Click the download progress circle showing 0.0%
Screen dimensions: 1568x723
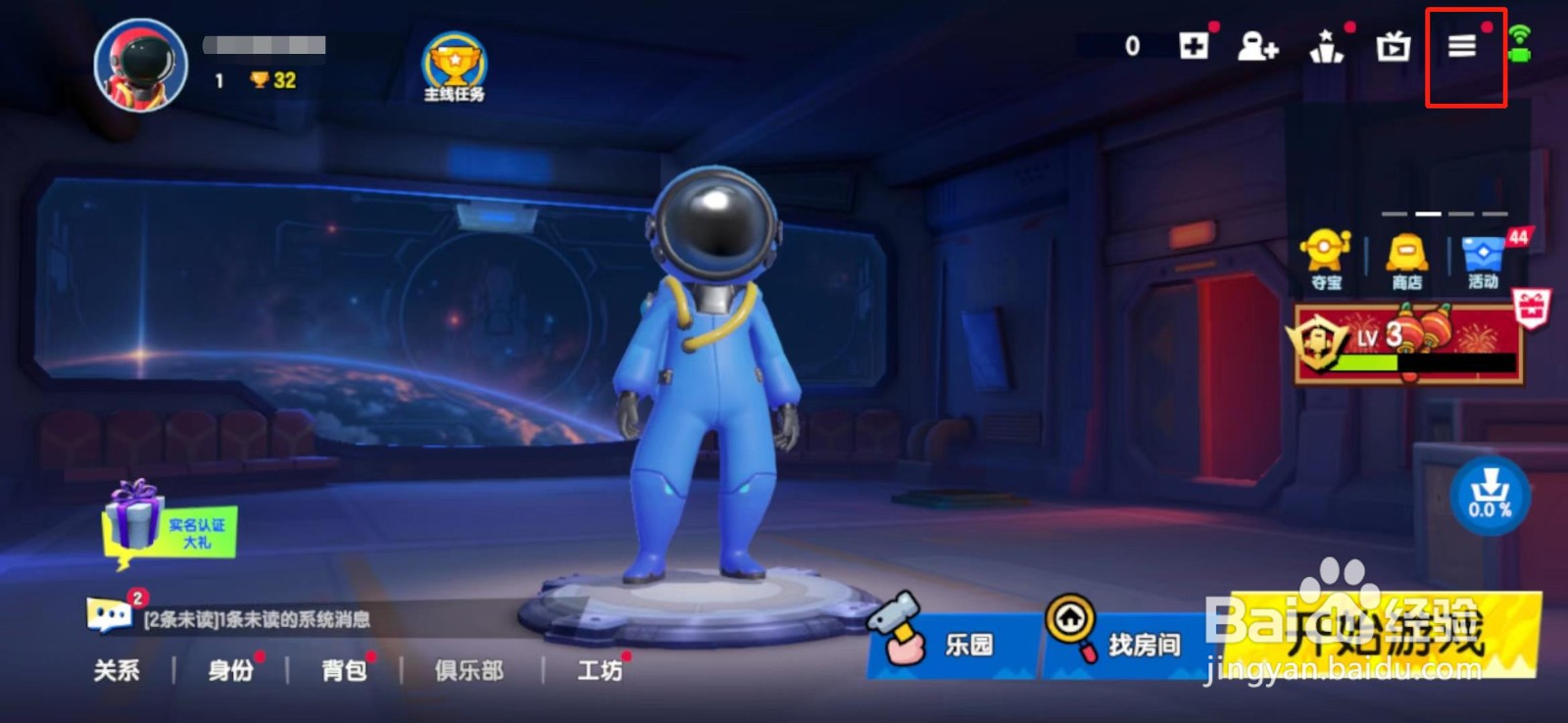point(1493,494)
